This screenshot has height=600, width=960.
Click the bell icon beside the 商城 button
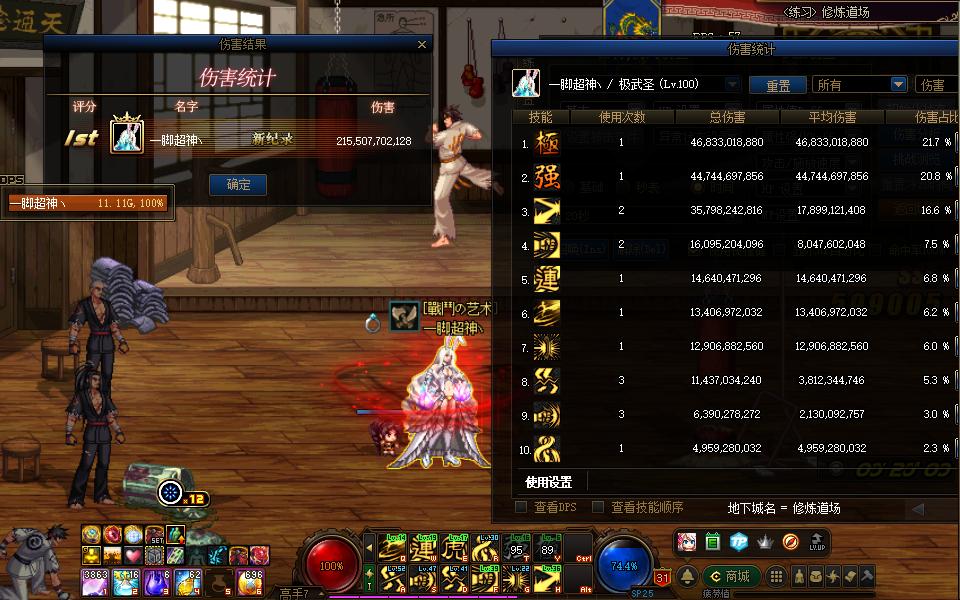tap(688, 576)
